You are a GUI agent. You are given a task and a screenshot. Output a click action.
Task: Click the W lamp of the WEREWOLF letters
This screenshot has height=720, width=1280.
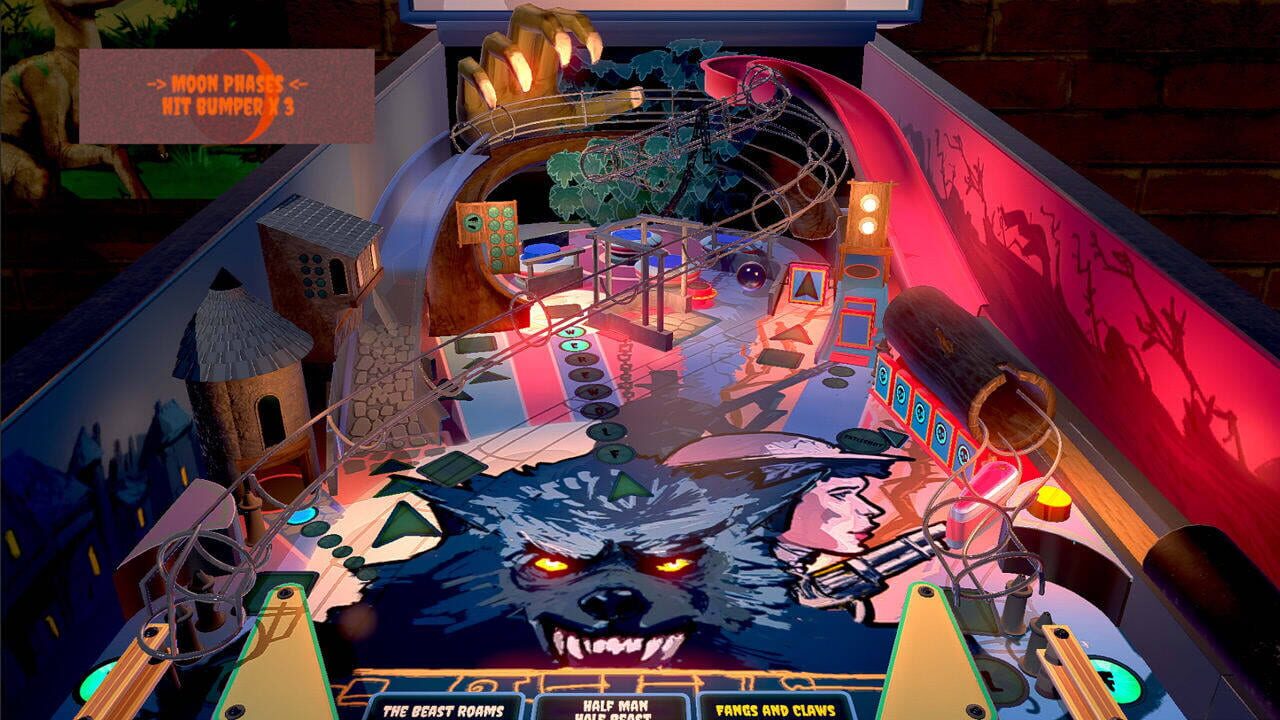pos(571,332)
